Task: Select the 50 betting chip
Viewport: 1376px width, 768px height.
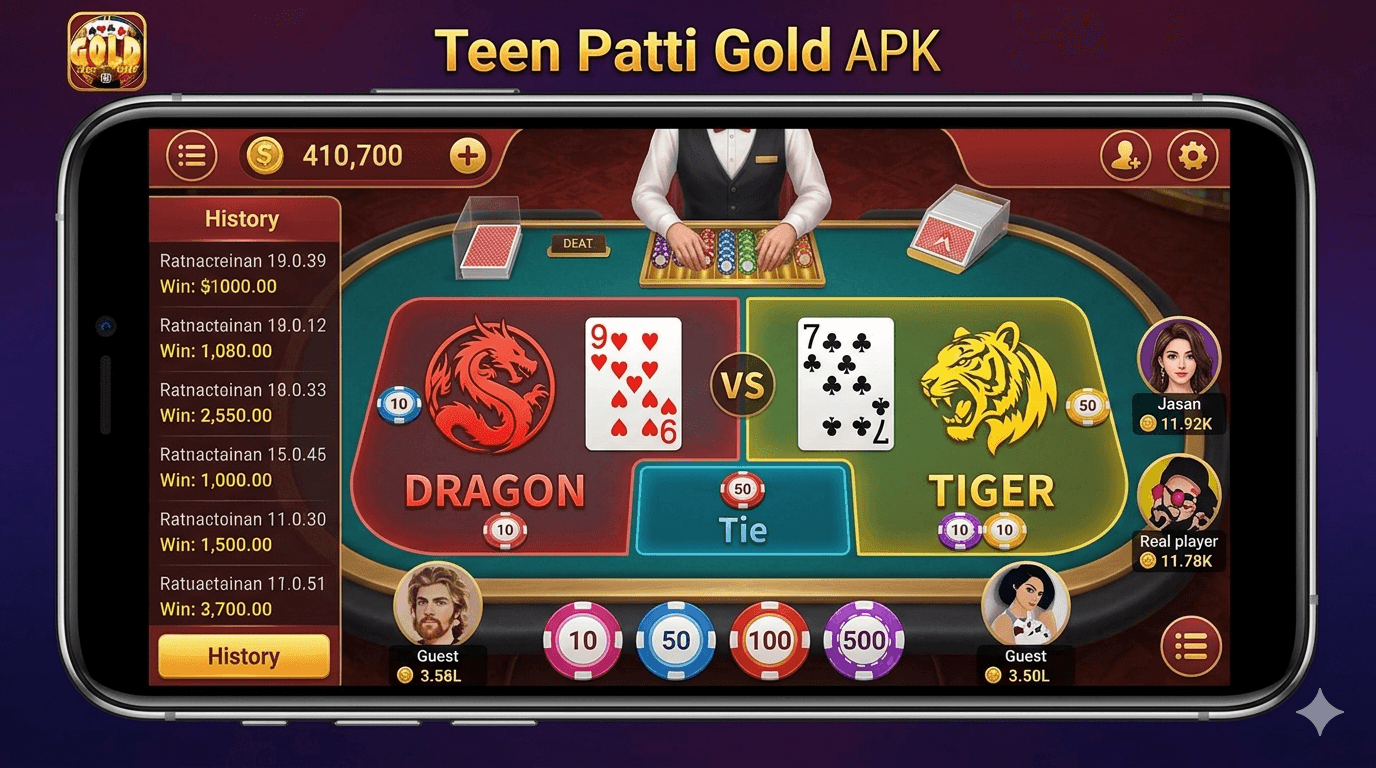Action: click(677, 641)
